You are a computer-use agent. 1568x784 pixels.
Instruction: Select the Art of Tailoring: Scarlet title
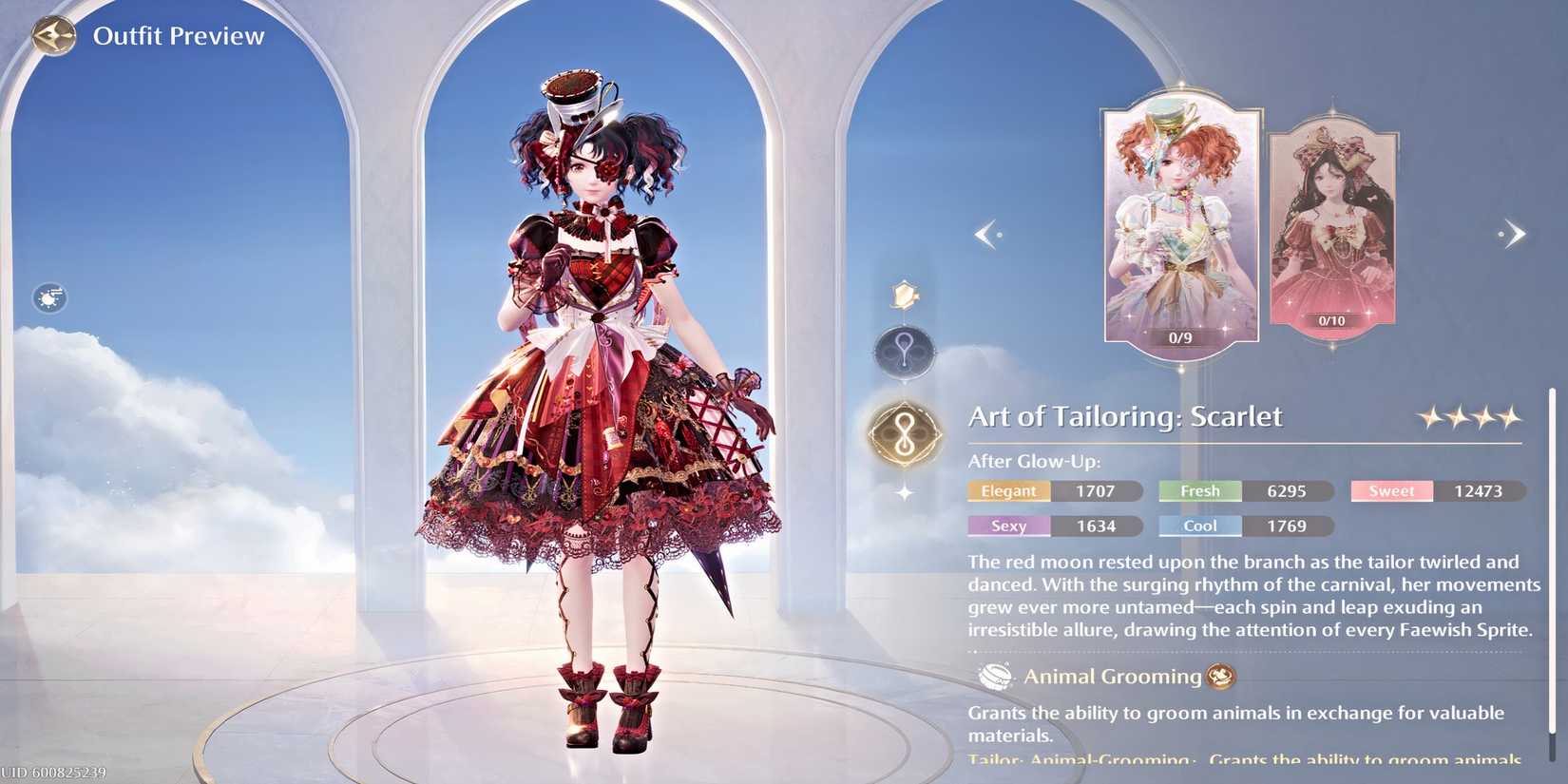(1125, 416)
